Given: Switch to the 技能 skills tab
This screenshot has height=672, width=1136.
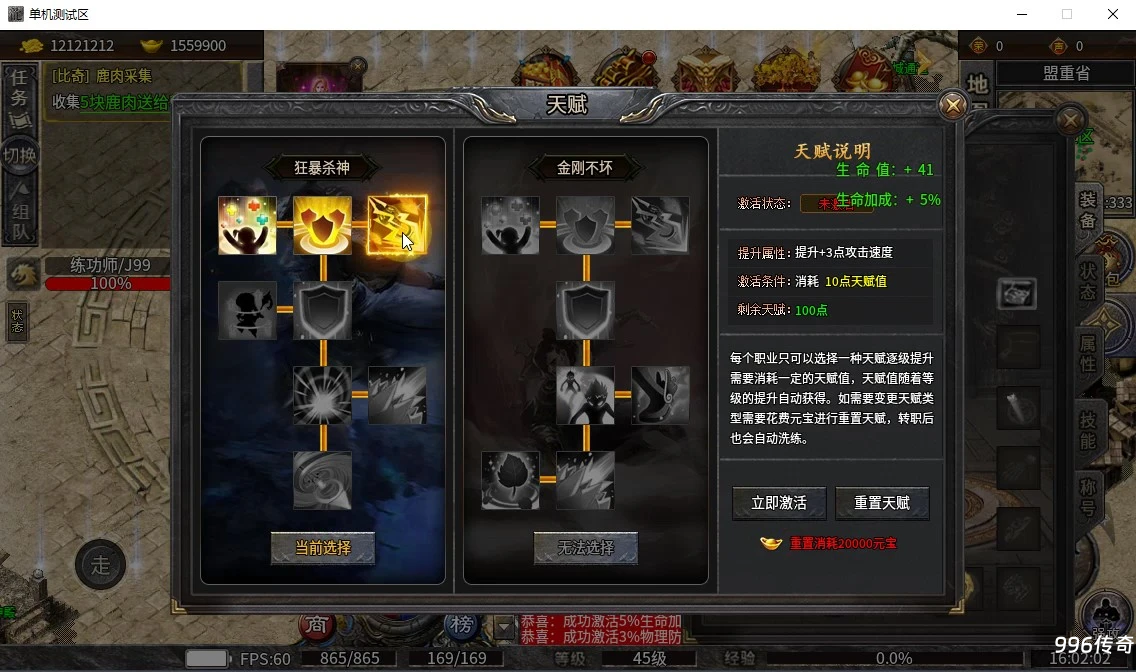Looking at the screenshot, I should pyautogui.click(x=1088, y=428).
